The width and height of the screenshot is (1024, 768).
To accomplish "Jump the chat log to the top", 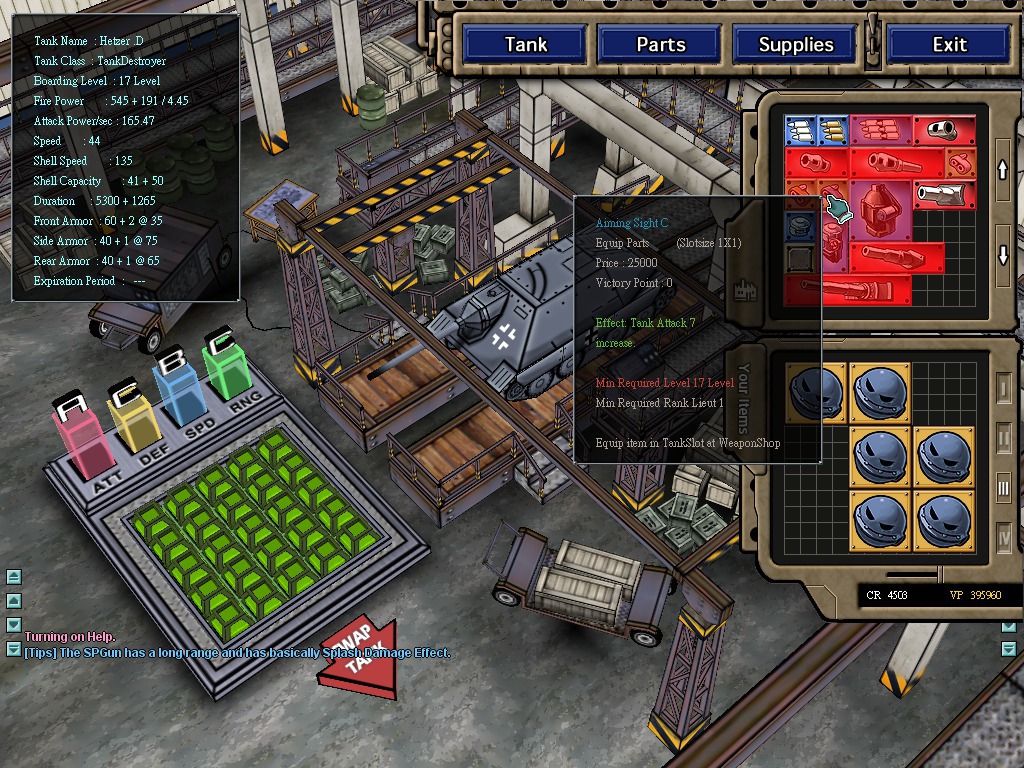I will 14,577.
